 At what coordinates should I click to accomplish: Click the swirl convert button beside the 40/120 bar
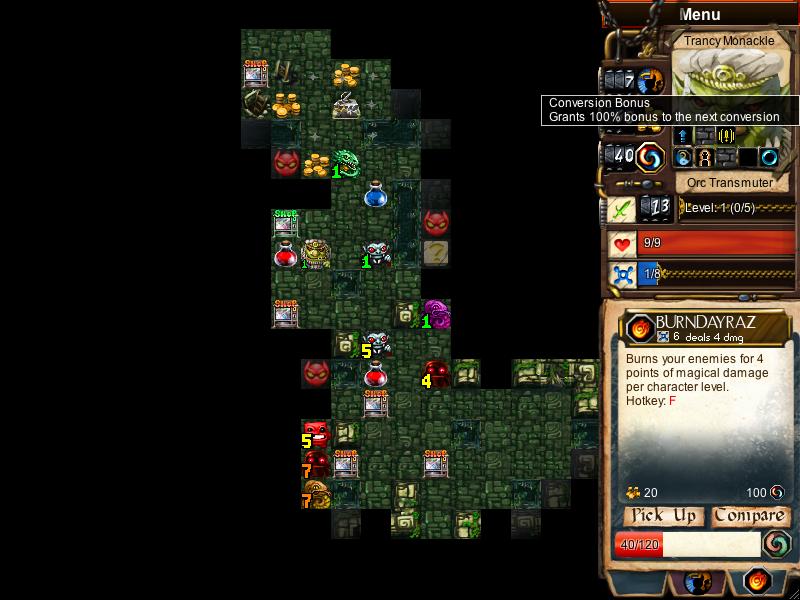pyautogui.click(x=777, y=543)
